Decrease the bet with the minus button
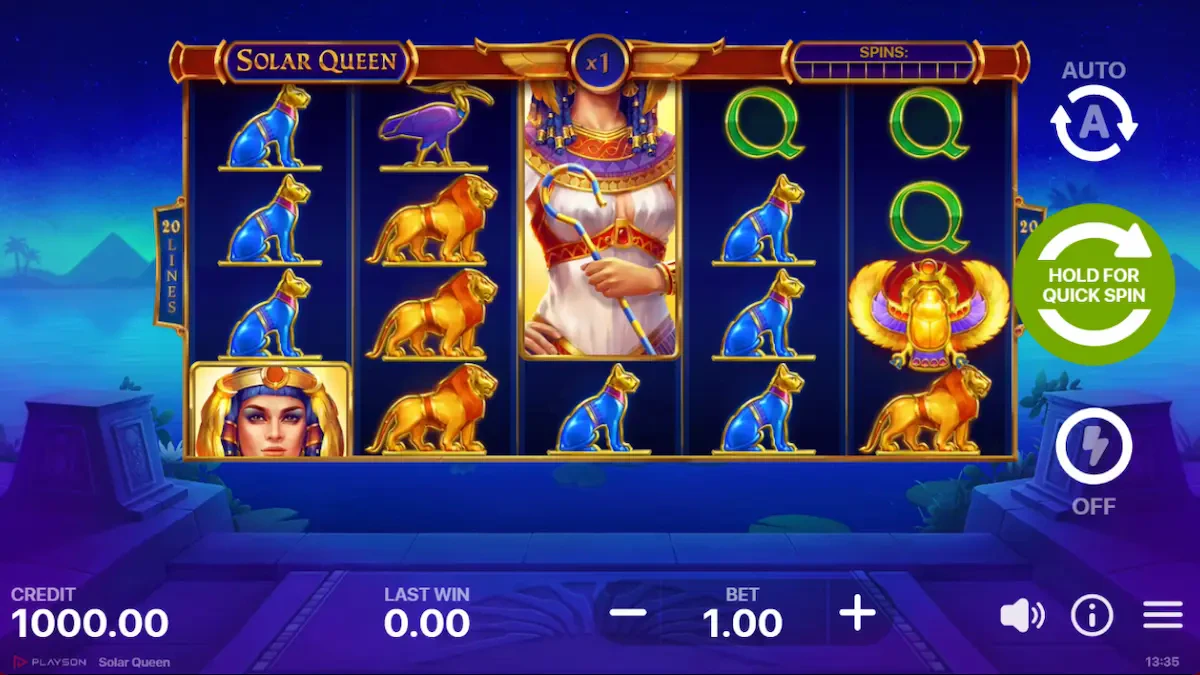Screen dimensions: 1200x675 [627, 613]
